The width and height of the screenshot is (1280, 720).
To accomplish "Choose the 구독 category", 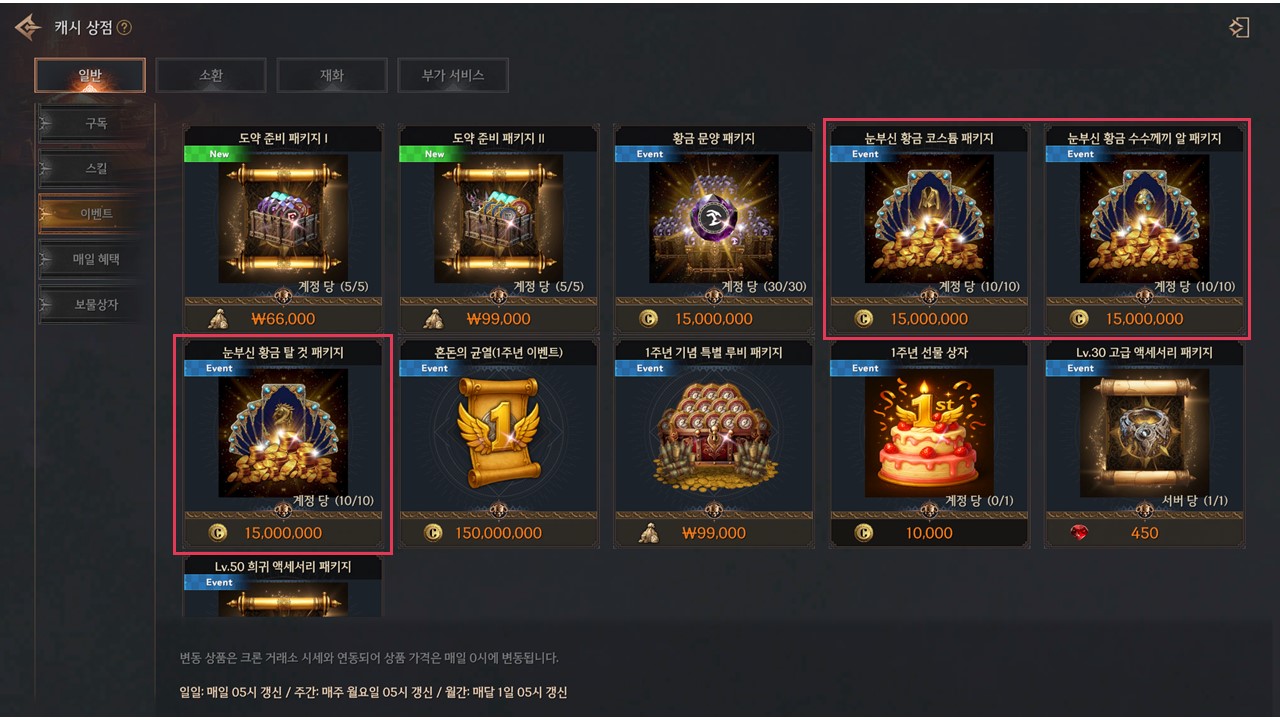I will 95,124.
